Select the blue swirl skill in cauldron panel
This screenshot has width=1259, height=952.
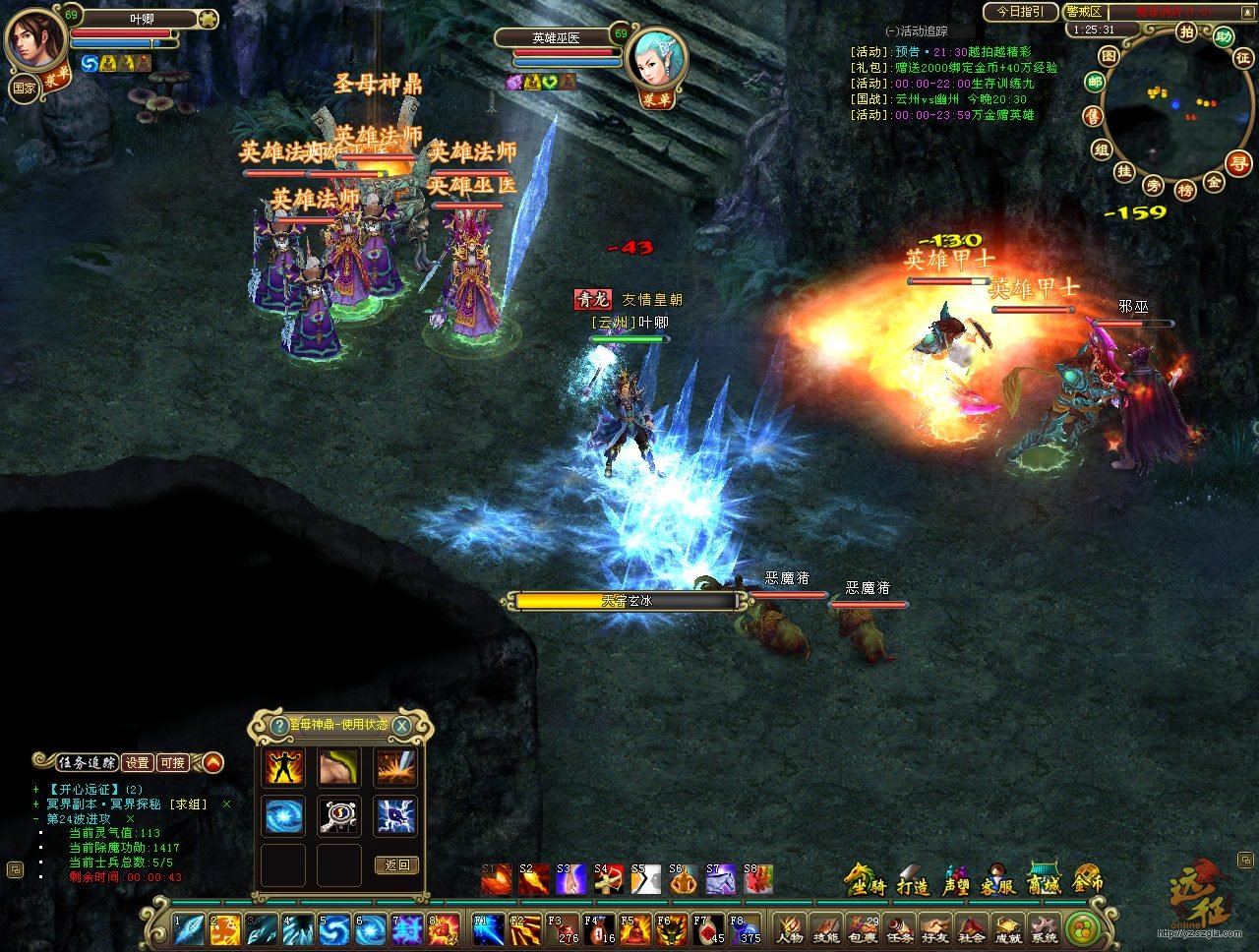click(283, 816)
